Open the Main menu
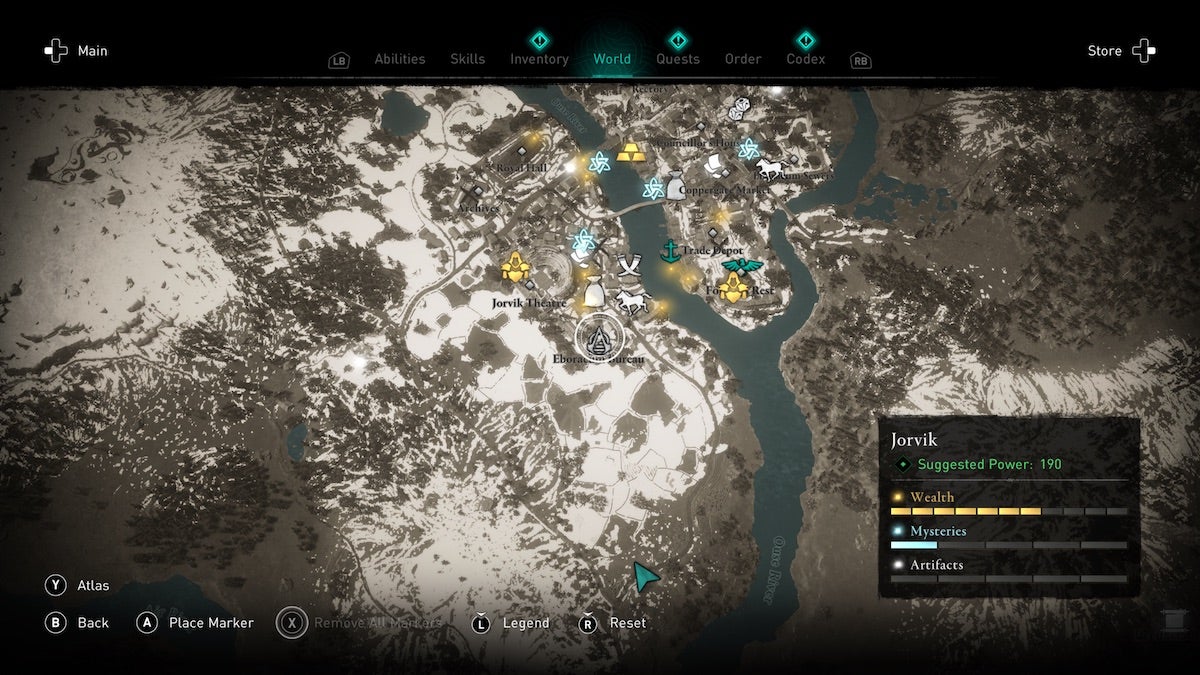The height and width of the screenshot is (675, 1200). [75, 51]
